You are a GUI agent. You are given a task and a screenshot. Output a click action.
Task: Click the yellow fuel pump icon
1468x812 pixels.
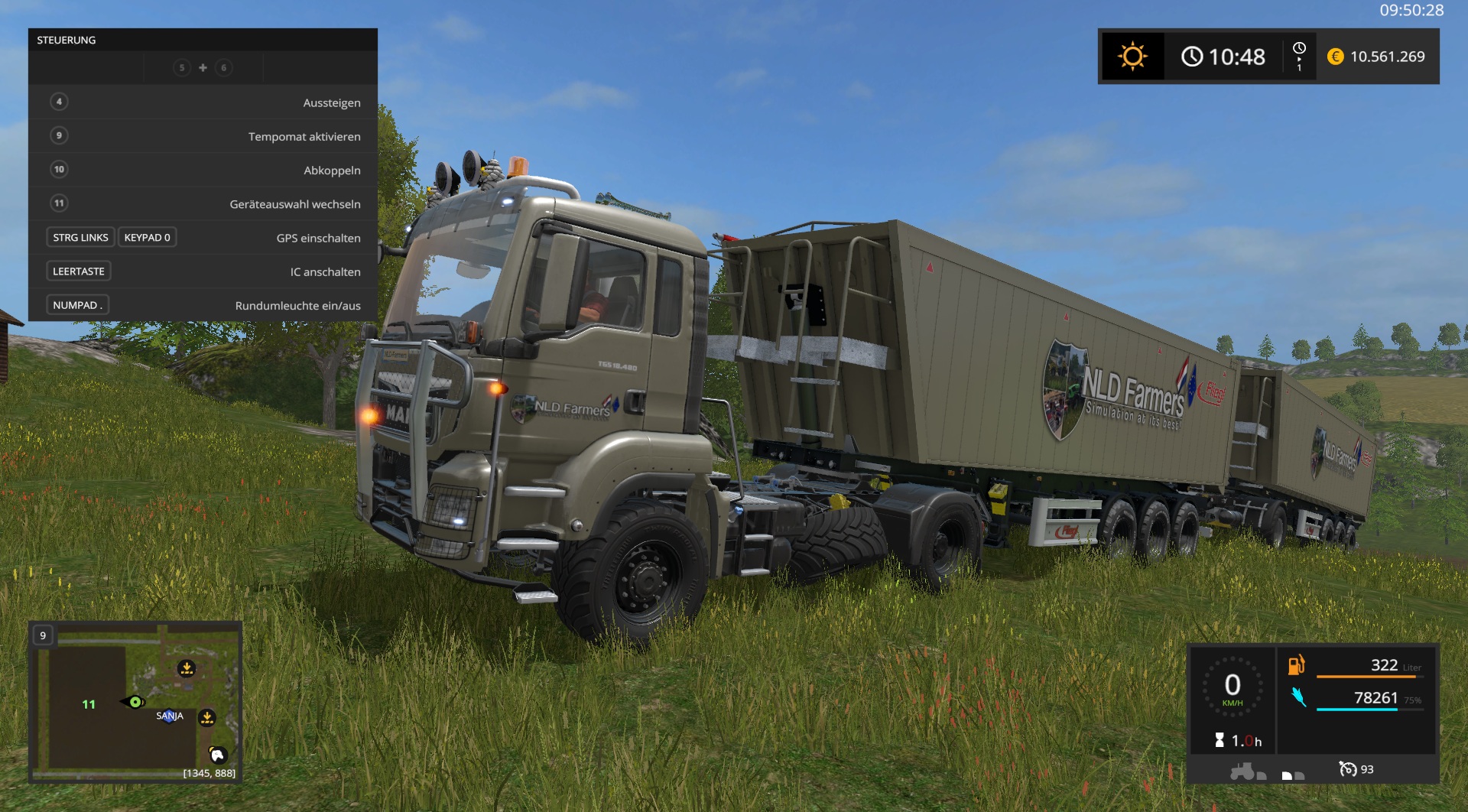click(1296, 665)
